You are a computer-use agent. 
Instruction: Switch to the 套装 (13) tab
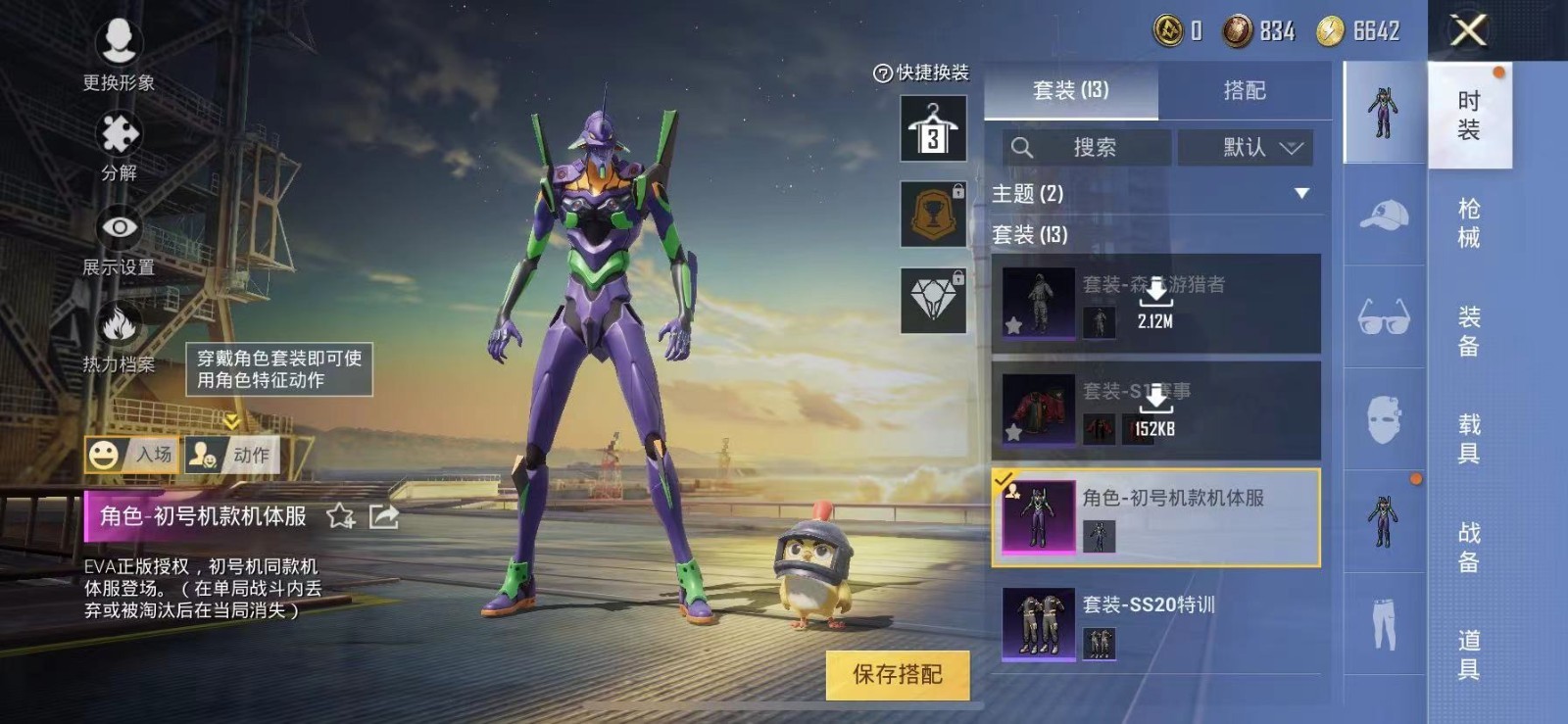[1070, 90]
